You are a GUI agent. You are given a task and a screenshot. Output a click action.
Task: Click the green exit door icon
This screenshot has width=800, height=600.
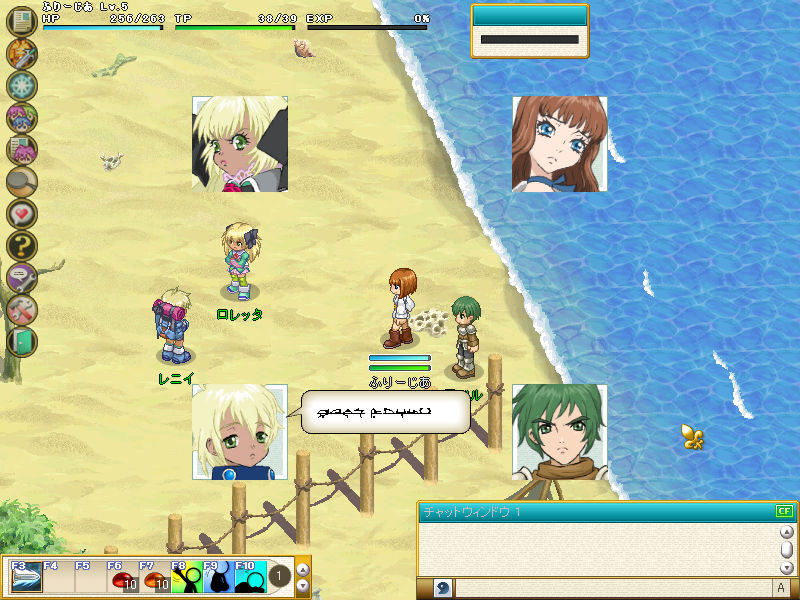21,341
